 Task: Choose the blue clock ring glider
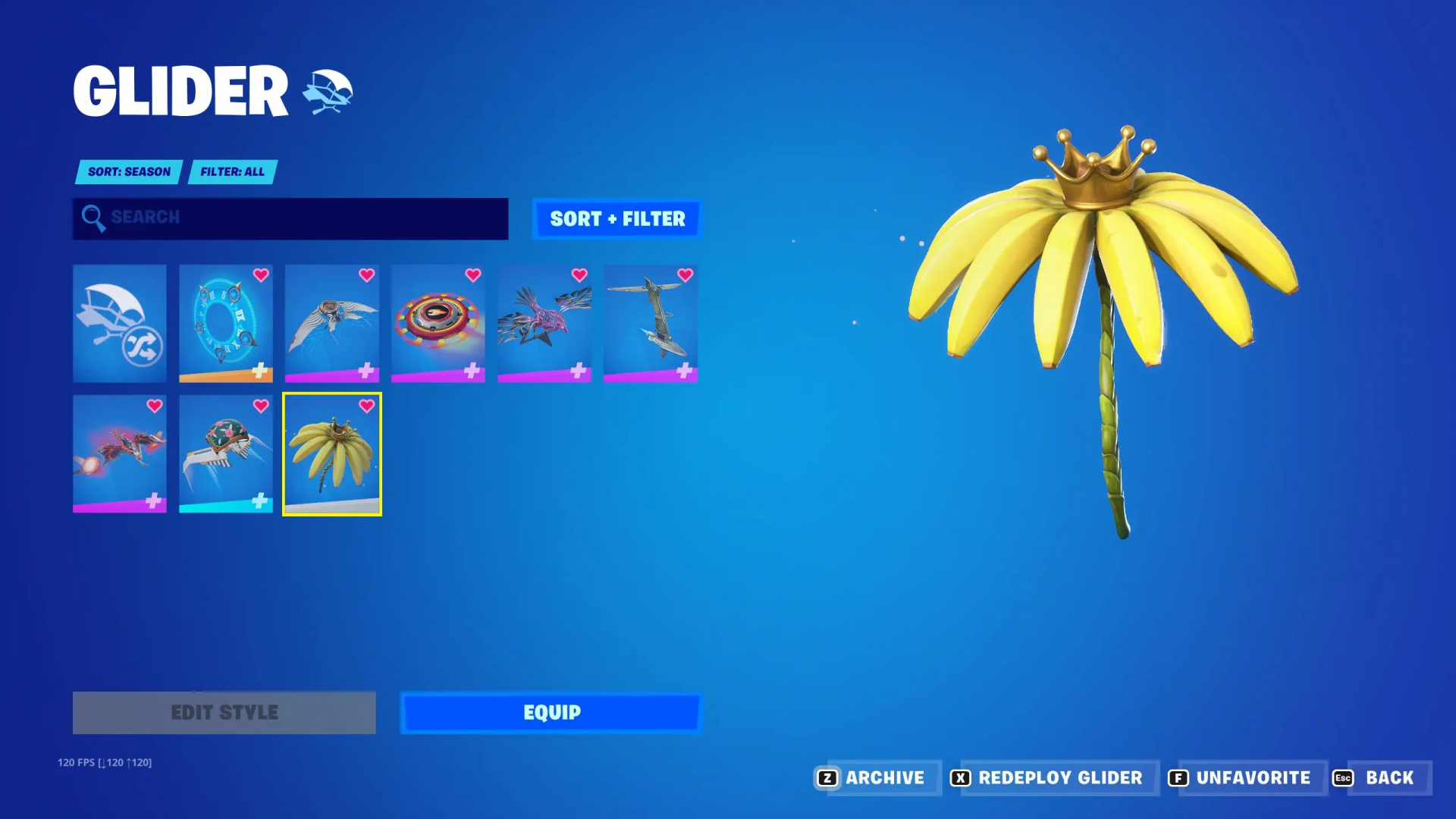(226, 323)
